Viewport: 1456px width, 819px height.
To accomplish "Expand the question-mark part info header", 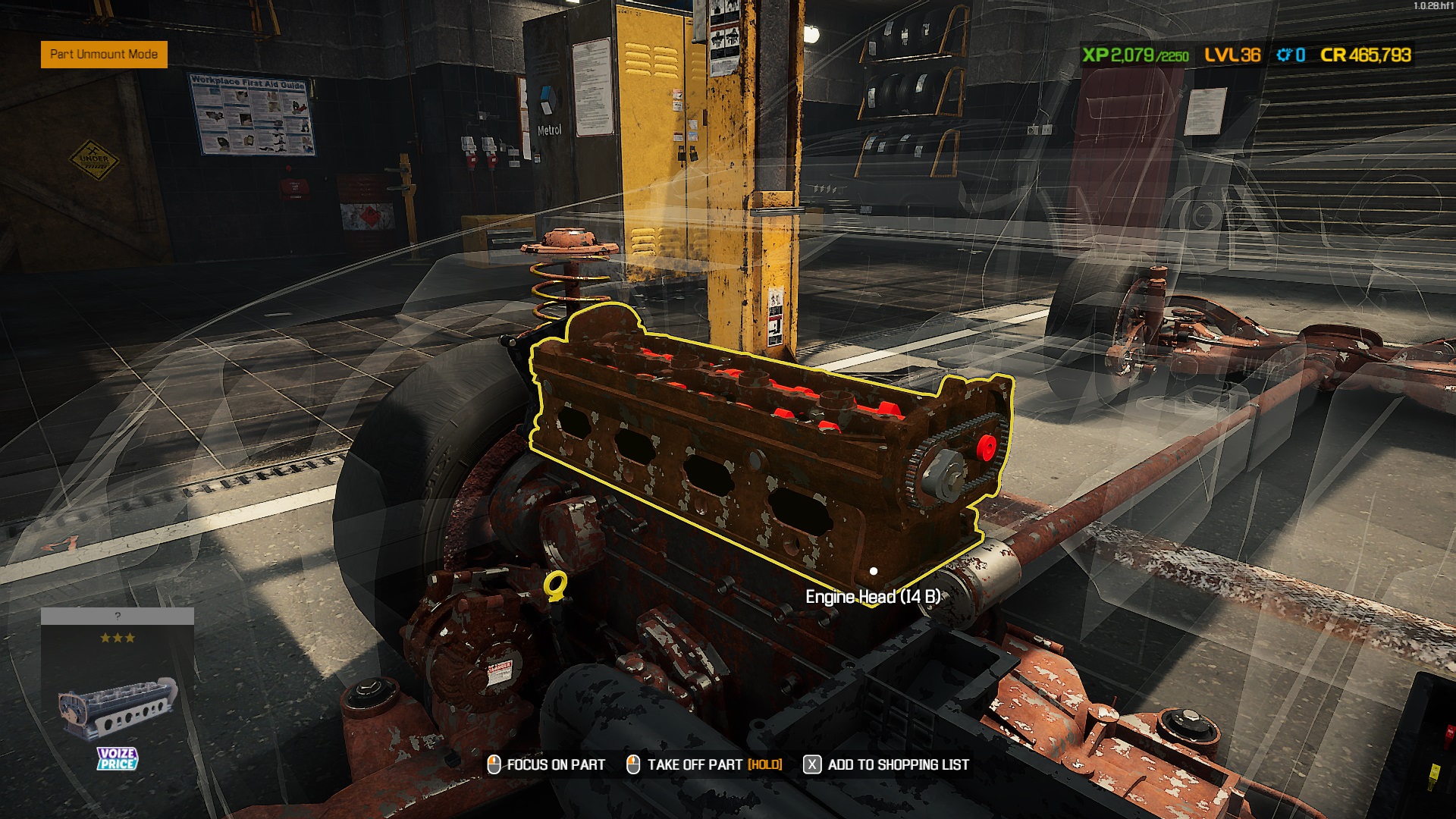I will [118, 616].
